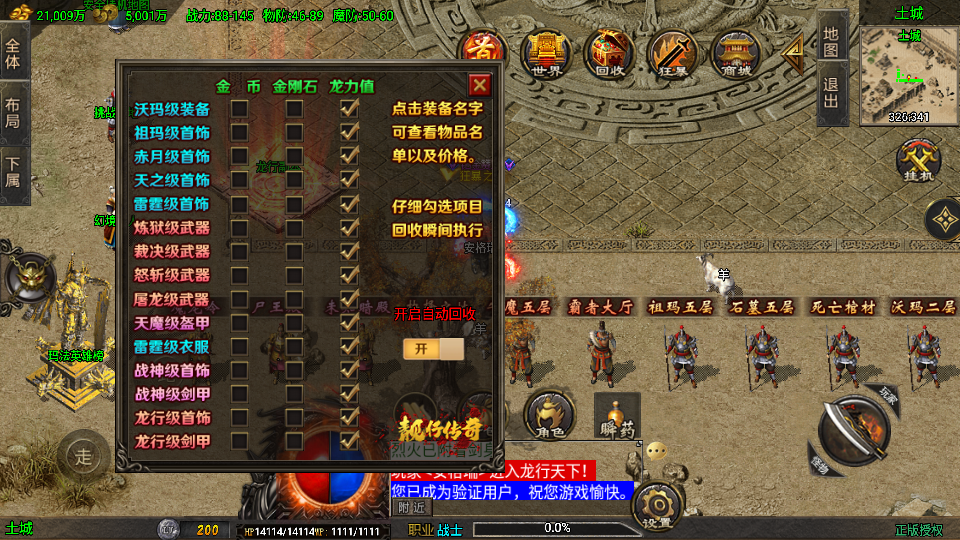Close the equipment recycle panel
The image size is (960, 540).
(480, 85)
